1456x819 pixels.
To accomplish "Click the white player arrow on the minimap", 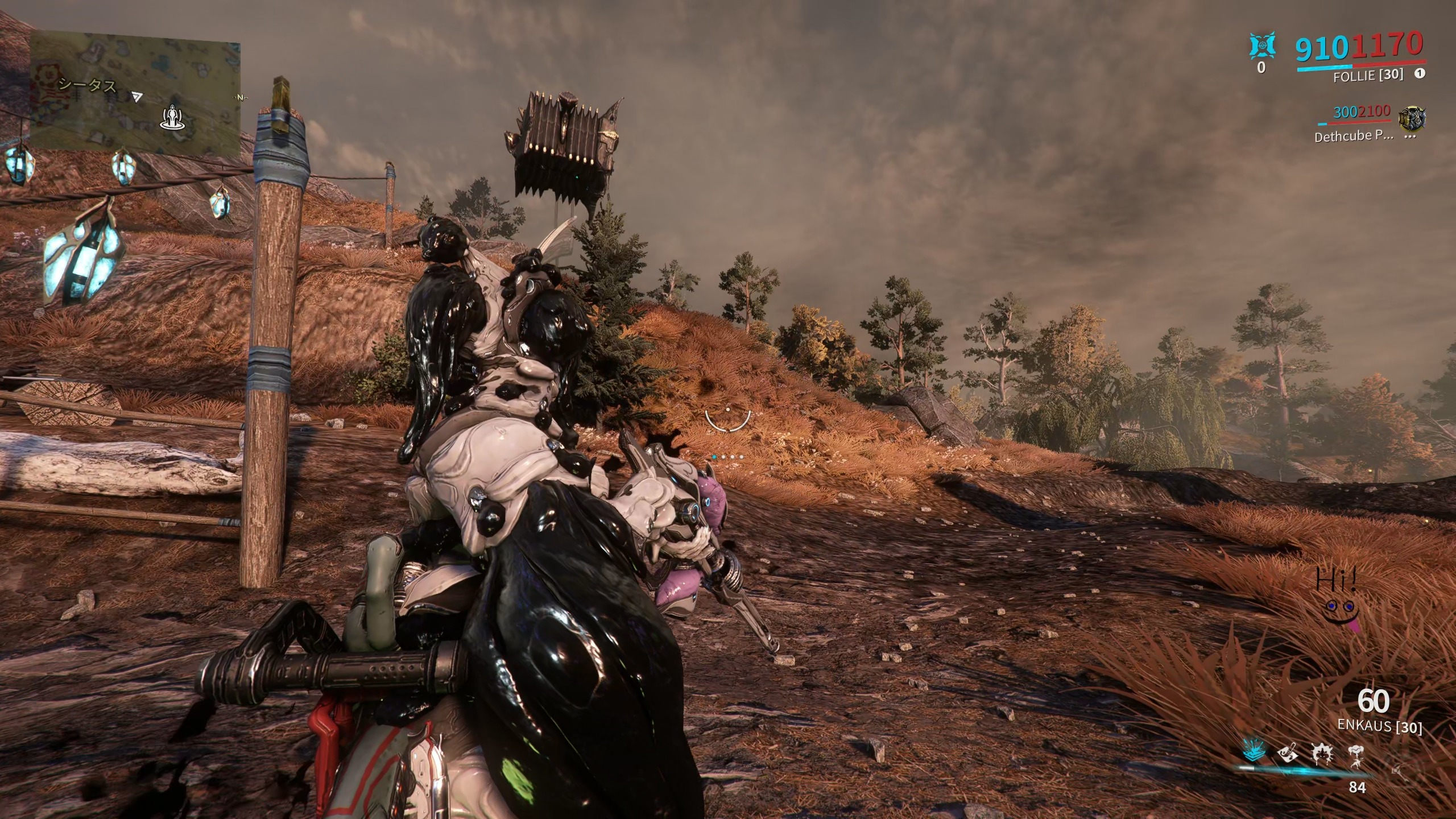I will click(136, 97).
